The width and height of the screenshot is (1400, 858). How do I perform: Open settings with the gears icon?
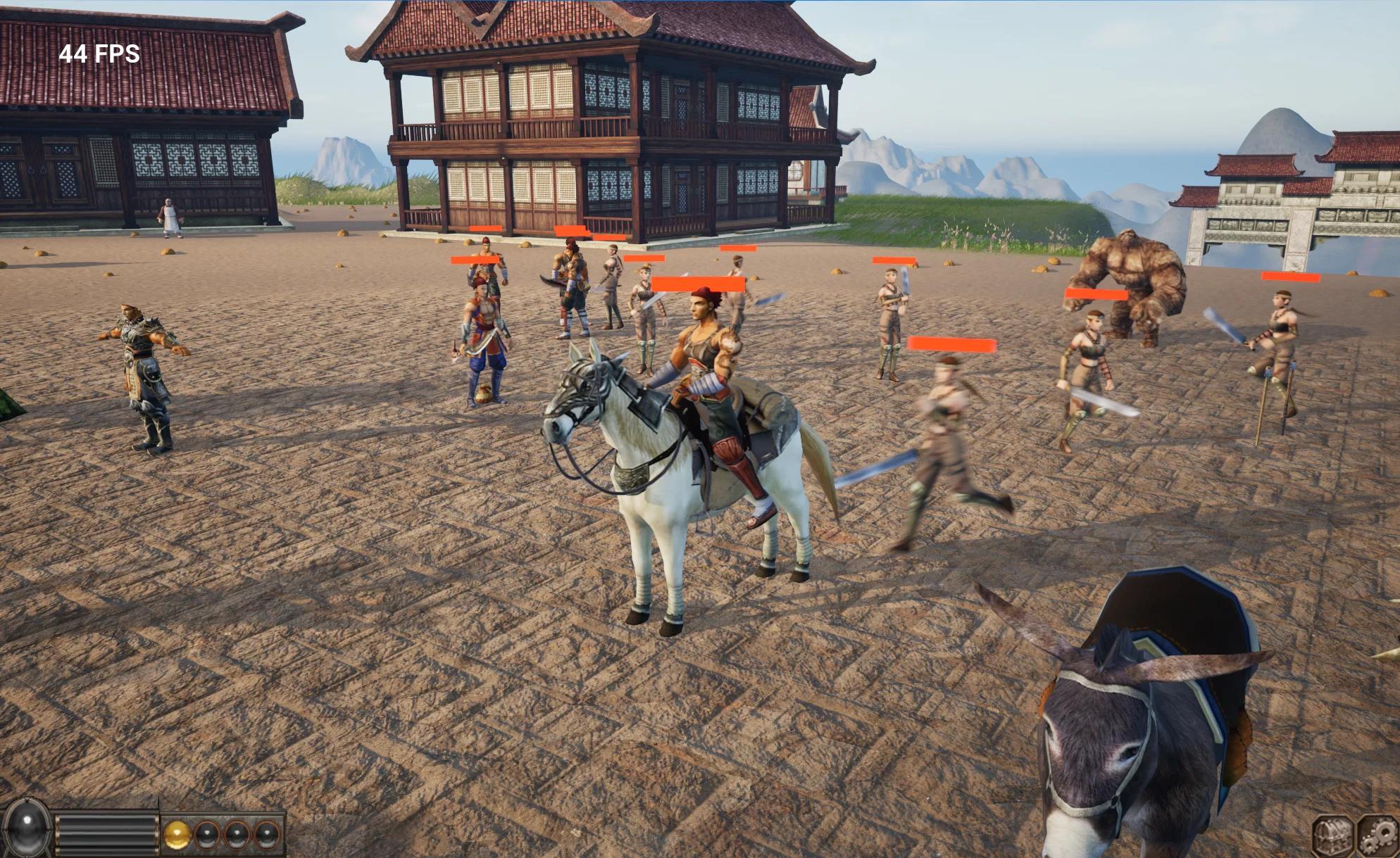pyautogui.click(x=1377, y=835)
